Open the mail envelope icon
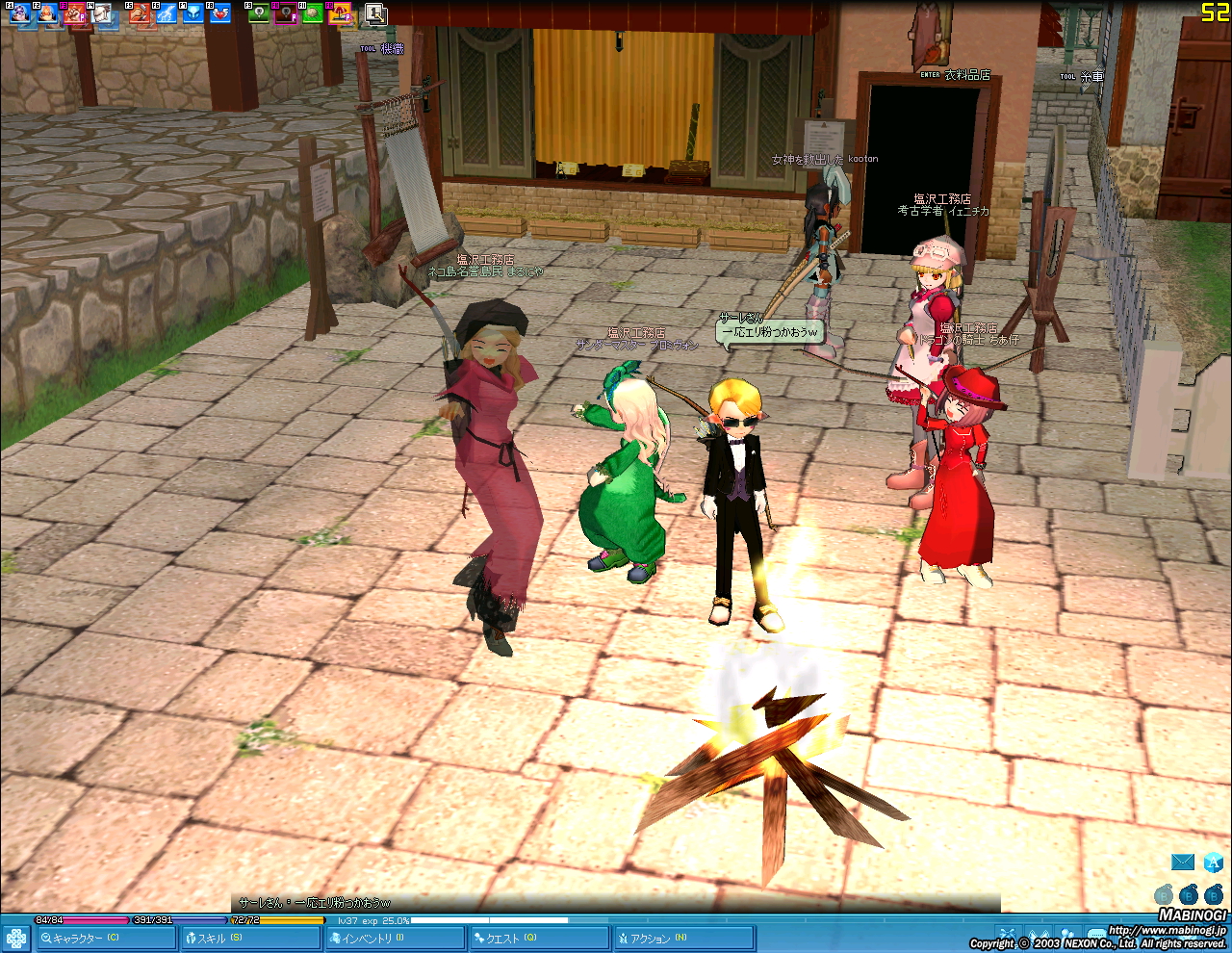Screen dimensions: 1232x953 1183,863
